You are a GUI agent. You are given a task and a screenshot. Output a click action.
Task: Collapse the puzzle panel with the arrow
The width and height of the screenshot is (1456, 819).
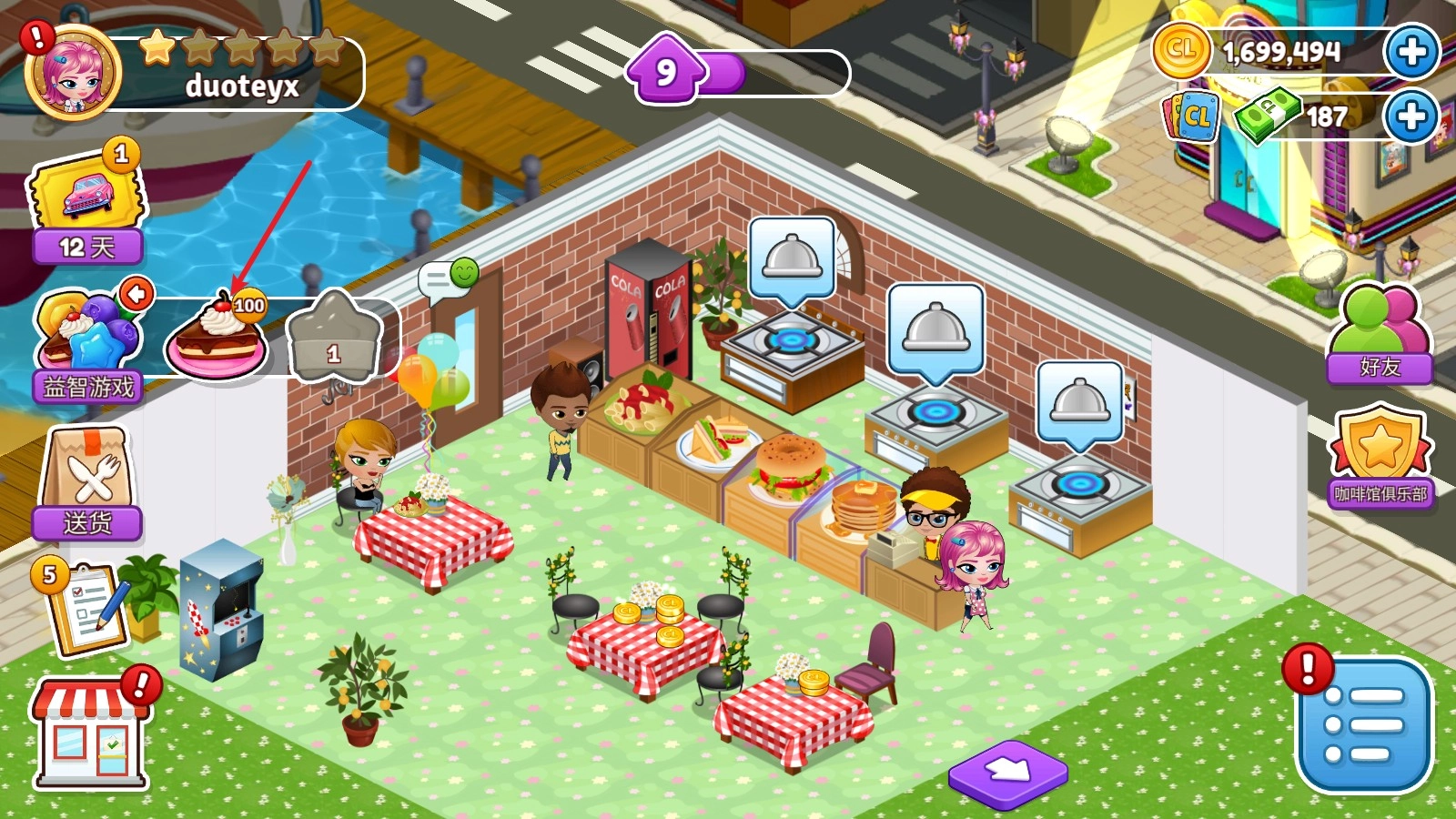coord(137,293)
